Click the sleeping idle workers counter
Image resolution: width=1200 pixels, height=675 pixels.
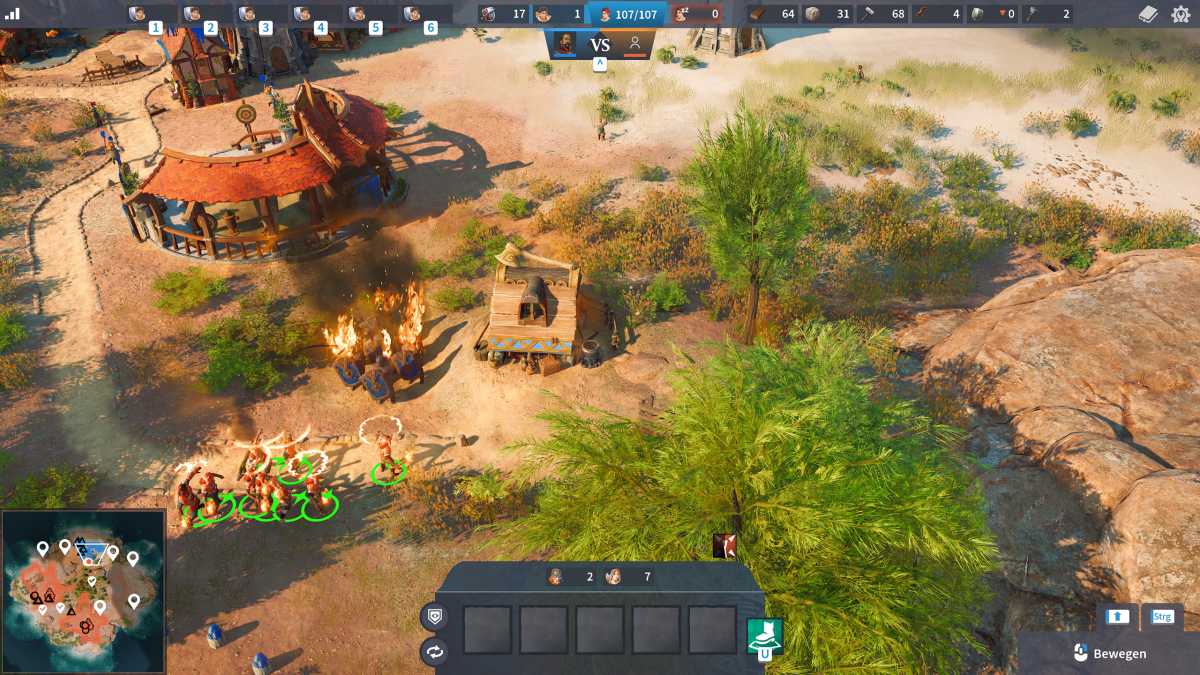[697, 14]
